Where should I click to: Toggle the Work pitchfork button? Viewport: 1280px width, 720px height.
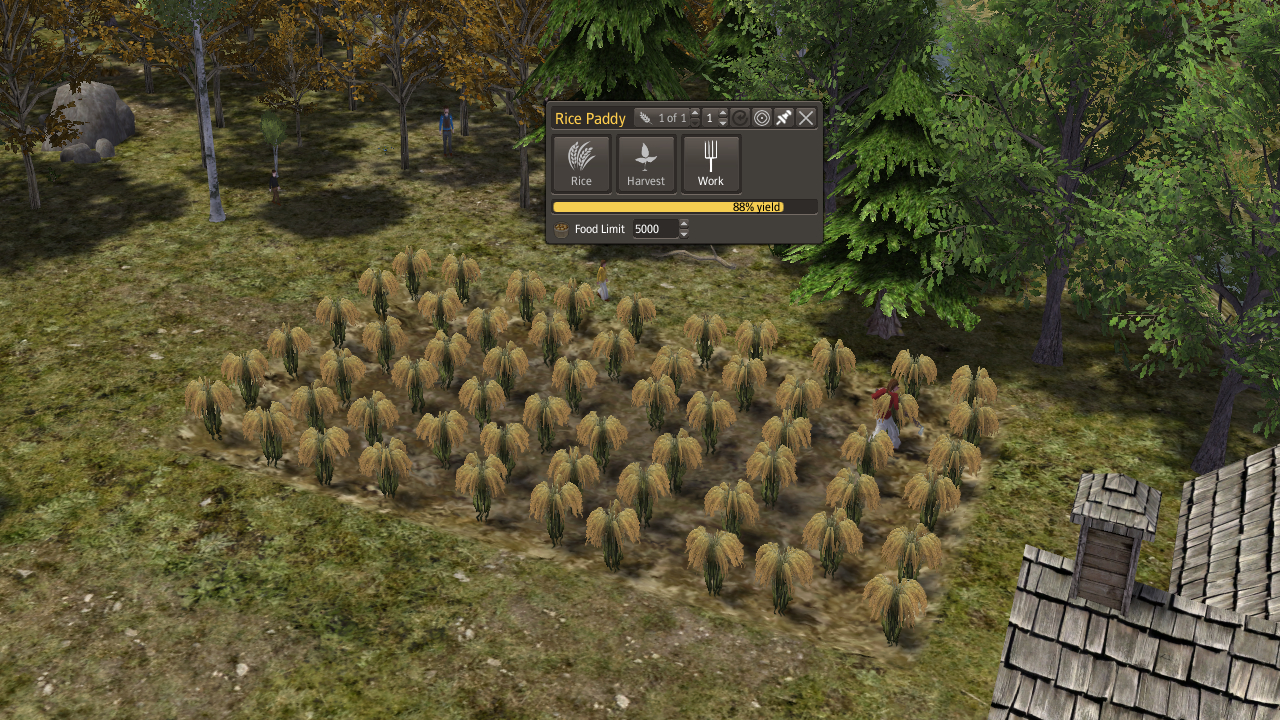click(x=711, y=163)
